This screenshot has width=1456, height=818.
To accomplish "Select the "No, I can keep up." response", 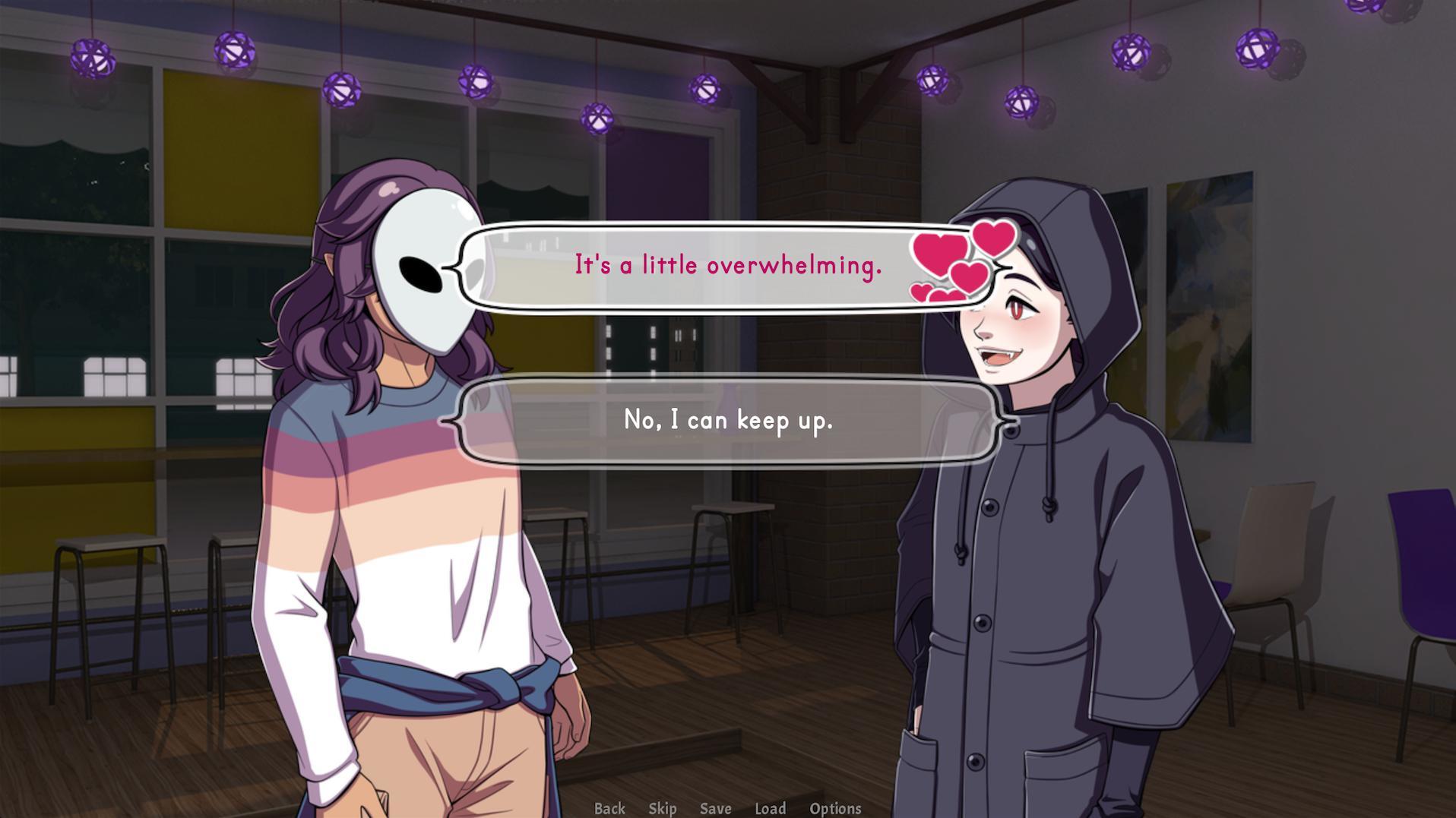I will (728, 421).
